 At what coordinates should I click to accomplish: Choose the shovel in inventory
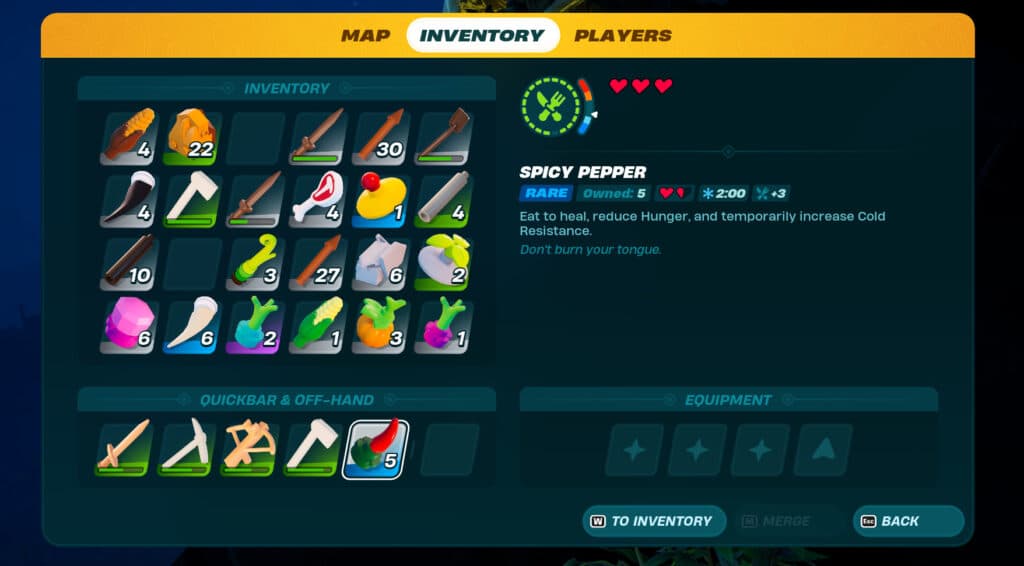coord(443,137)
